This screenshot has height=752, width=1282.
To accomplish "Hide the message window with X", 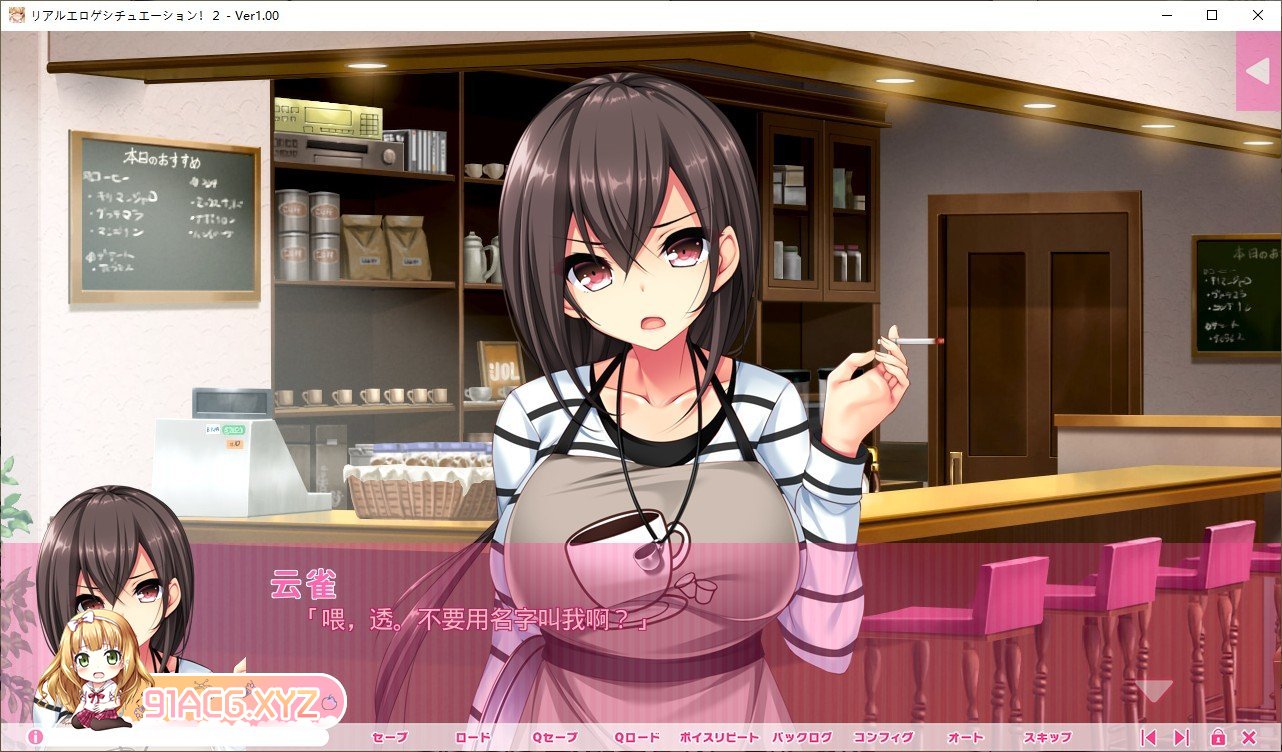I will (x=1249, y=738).
